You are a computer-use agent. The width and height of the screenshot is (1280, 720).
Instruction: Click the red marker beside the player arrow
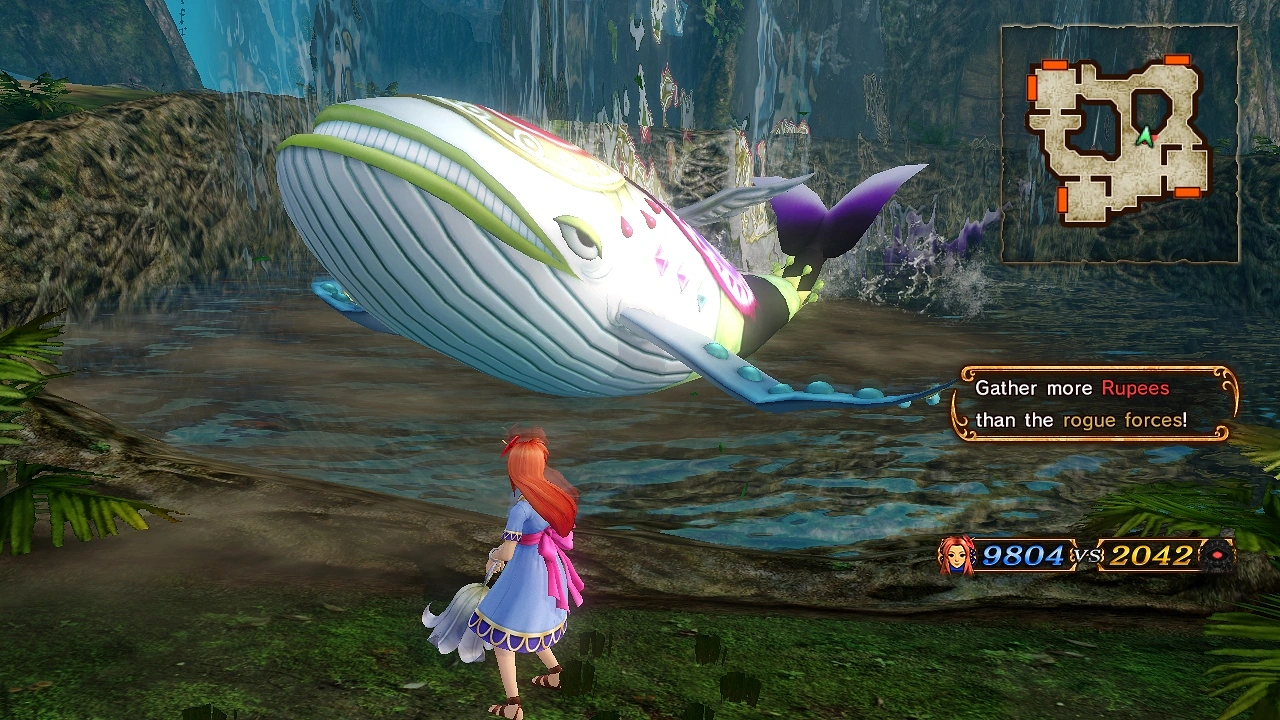pyautogui.click(x=1154, y=138)
